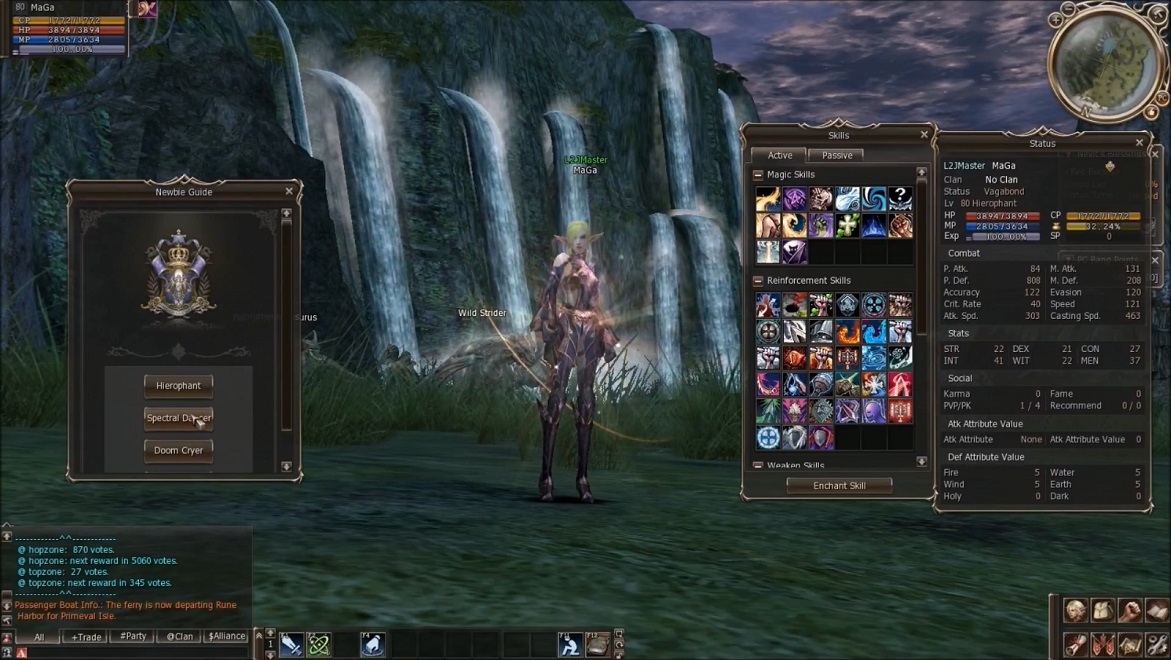1171x660 pixels.
Task: Pick the Doom Cryer class button
Action: point(178,451)
